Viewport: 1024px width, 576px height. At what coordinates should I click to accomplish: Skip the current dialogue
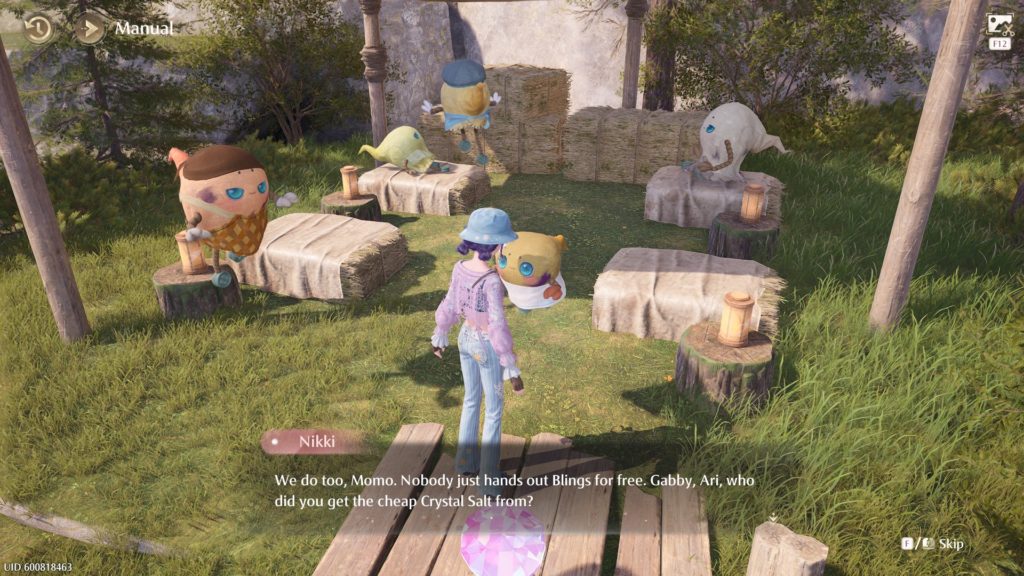pyautogui.click(x=933, y=543)
